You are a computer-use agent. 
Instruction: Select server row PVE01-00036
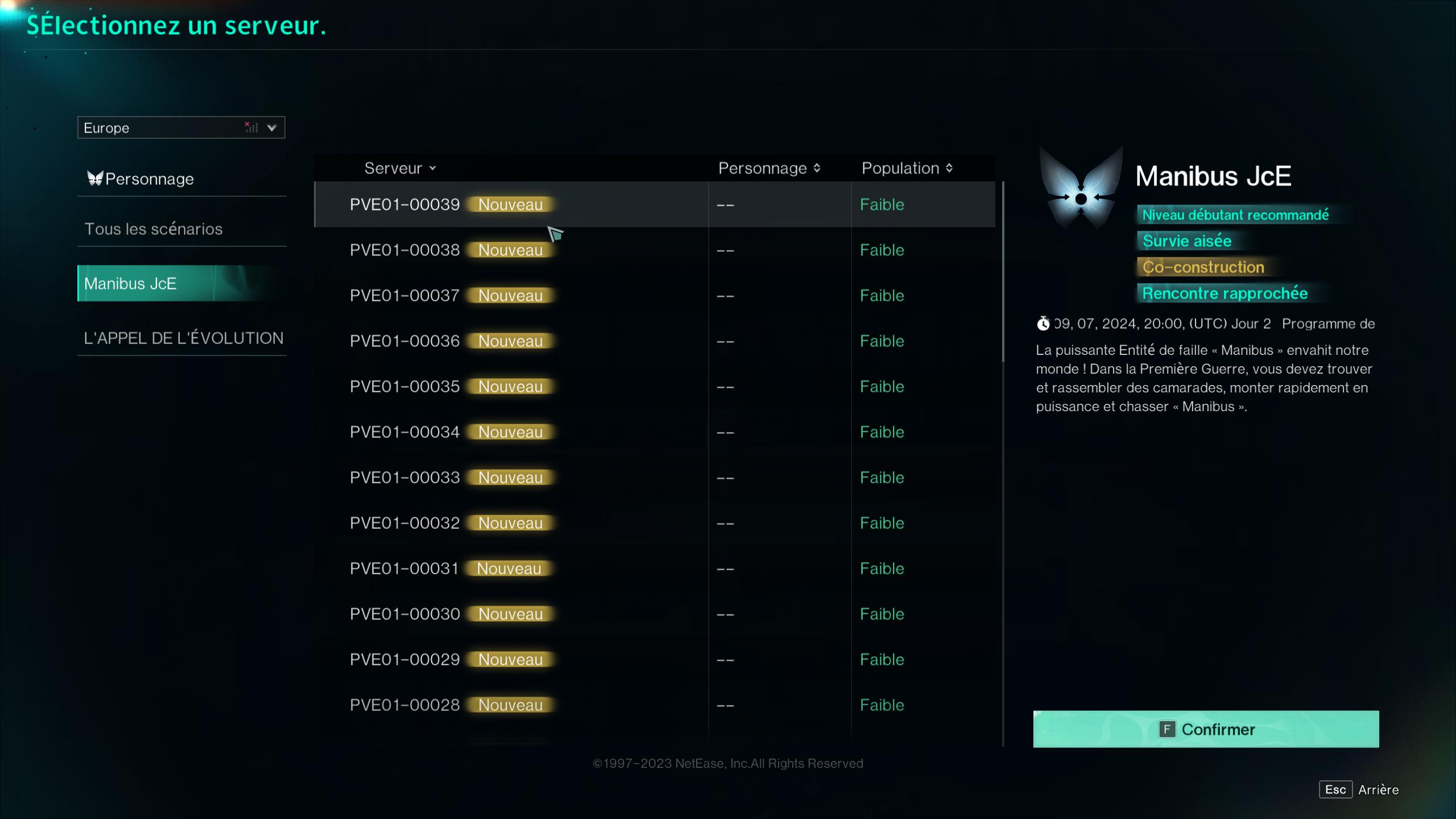569,341
